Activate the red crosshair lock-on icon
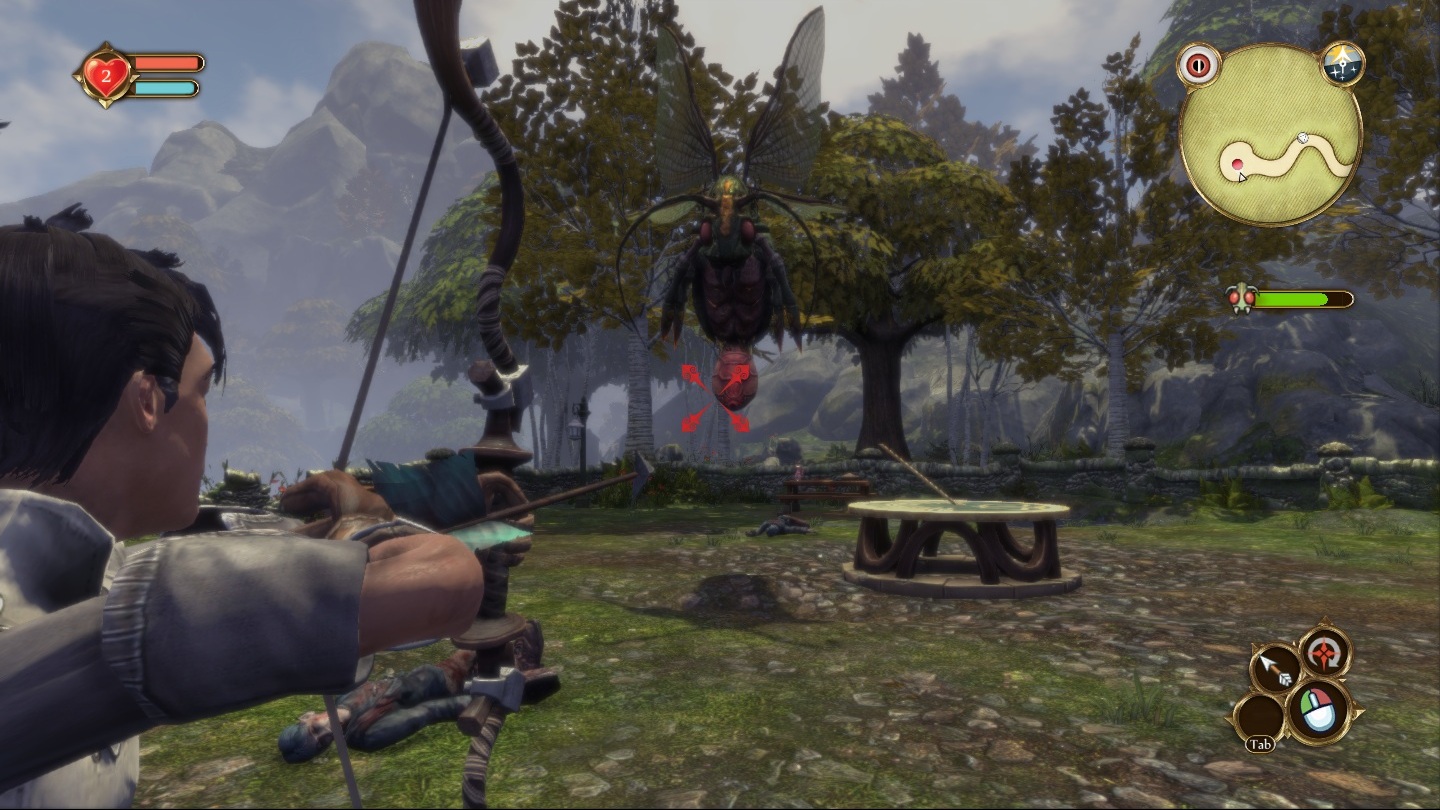 click(x=1326, y=653)
